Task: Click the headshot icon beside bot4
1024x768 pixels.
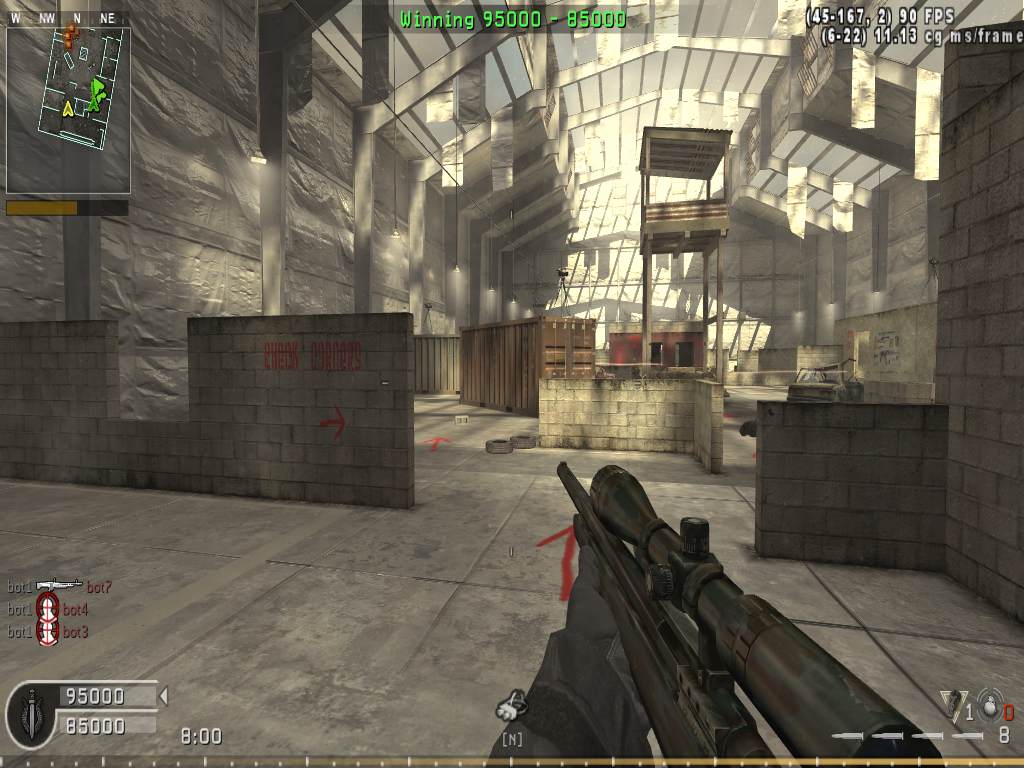Action: [48, 607]
